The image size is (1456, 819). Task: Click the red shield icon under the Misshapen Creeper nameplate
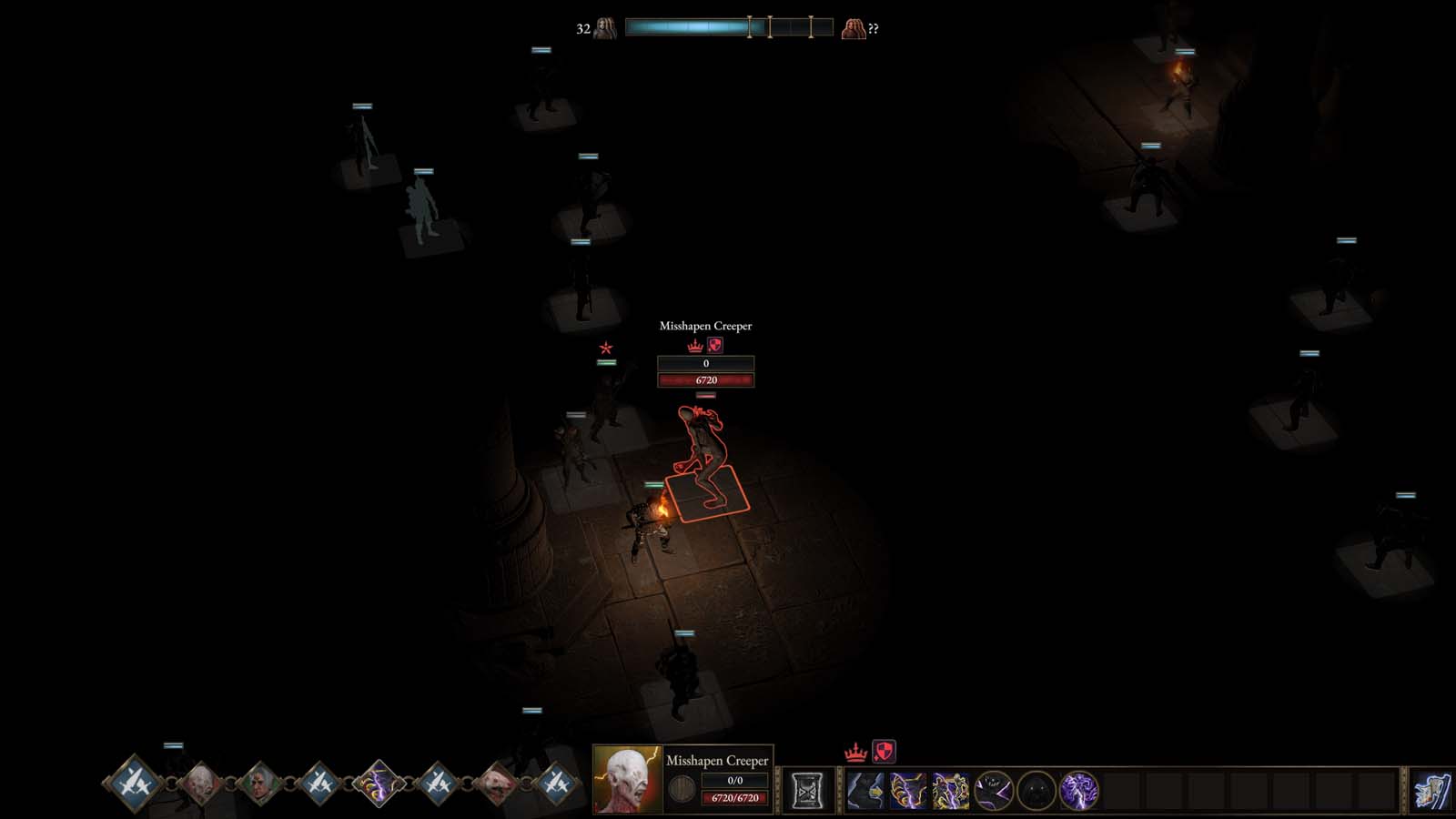coord(714,347)
